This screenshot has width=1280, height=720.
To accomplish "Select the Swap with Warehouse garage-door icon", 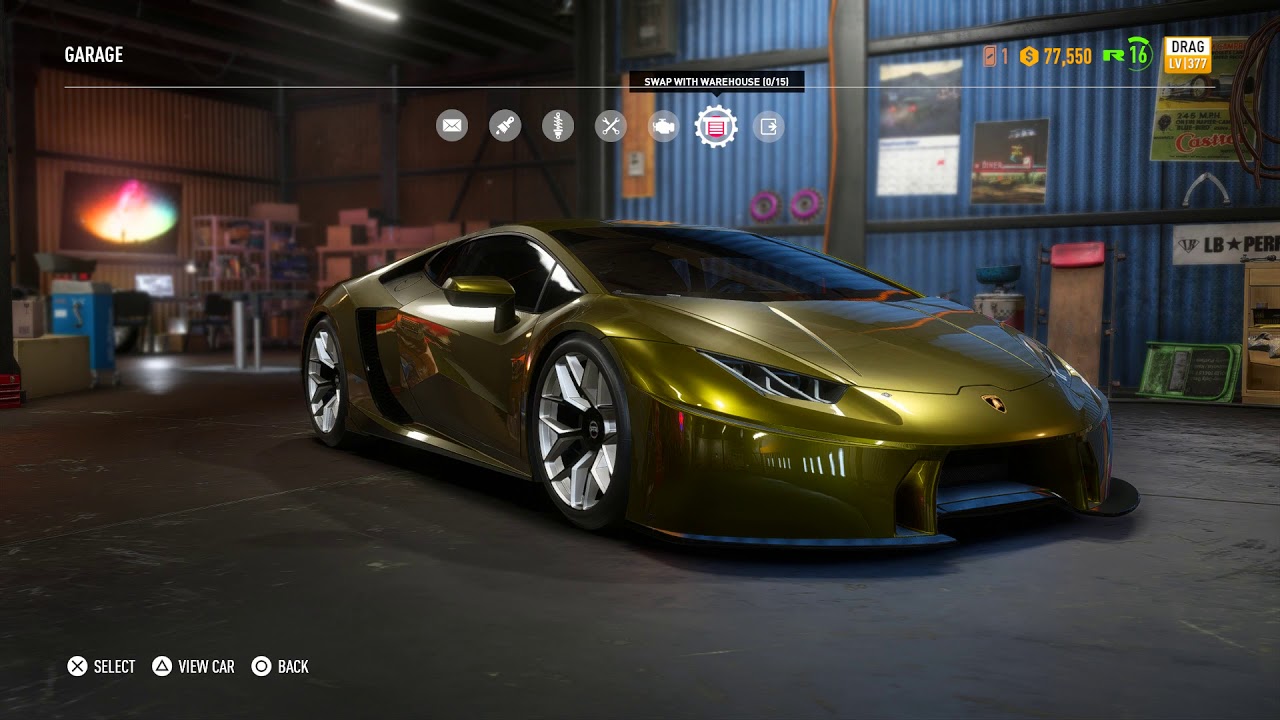I will 716,127.
